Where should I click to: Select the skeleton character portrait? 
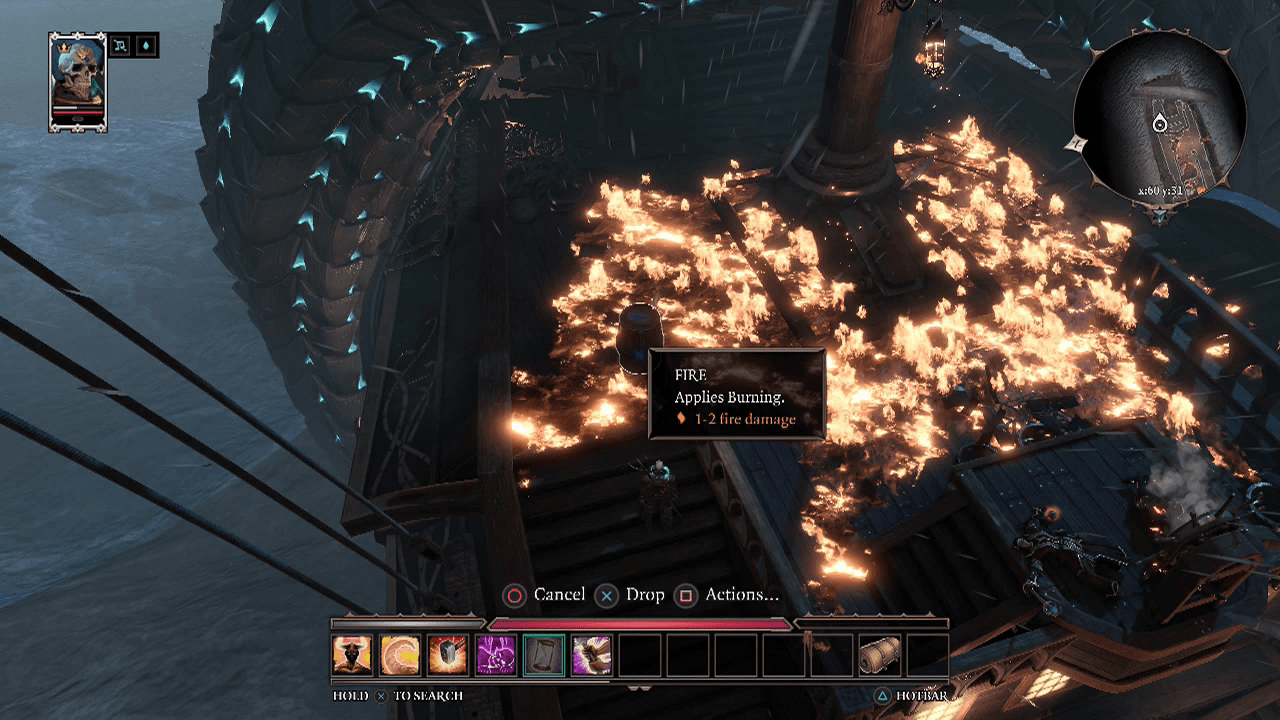pos(77,80)
